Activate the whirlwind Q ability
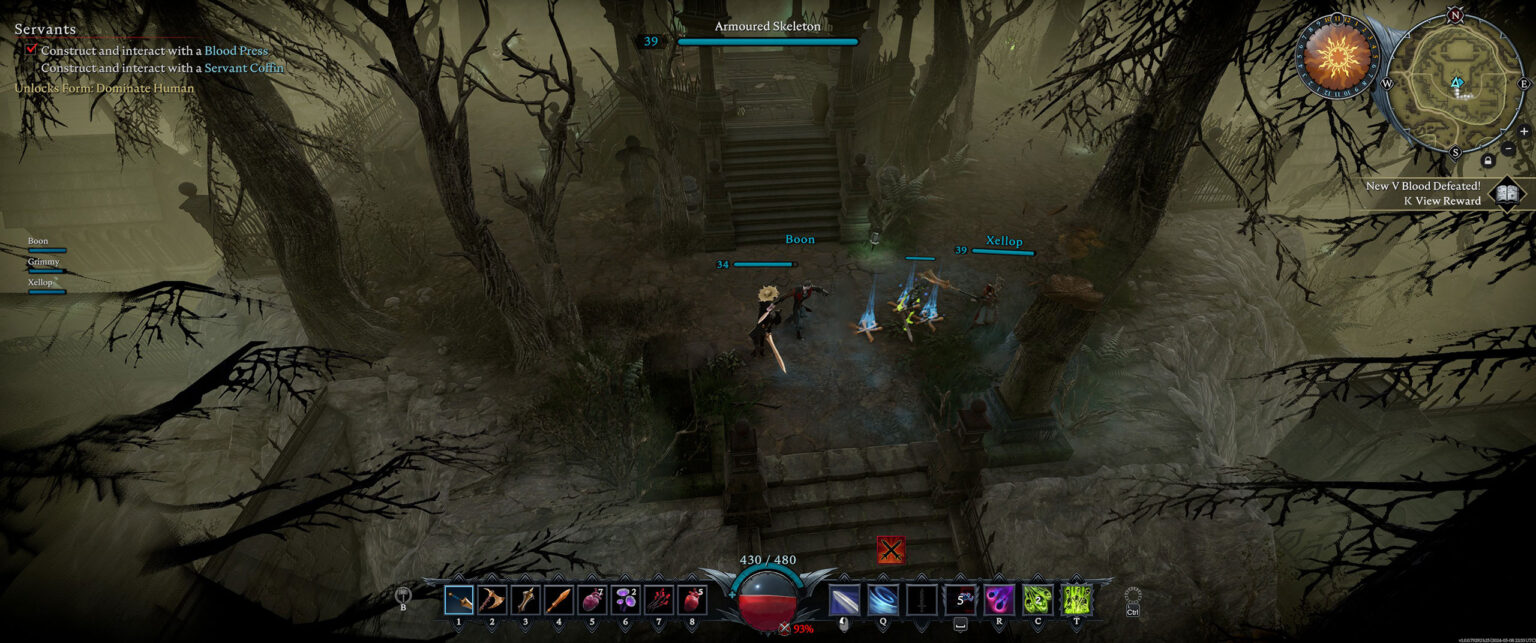Viewport: 1536px width, 643px height. pyautogui.click(x=883, y=599)
